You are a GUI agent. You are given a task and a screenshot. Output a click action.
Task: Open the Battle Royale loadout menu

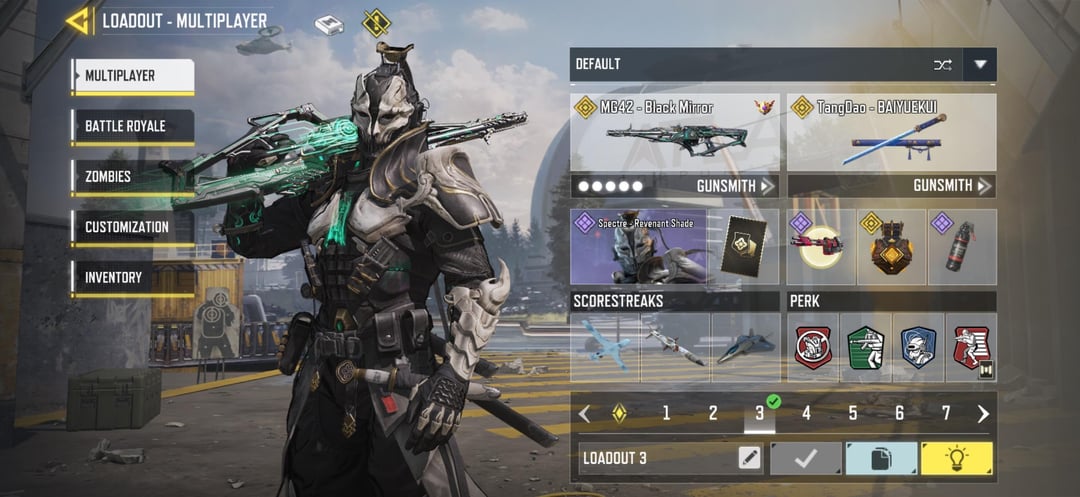click(x=132, y=127)
